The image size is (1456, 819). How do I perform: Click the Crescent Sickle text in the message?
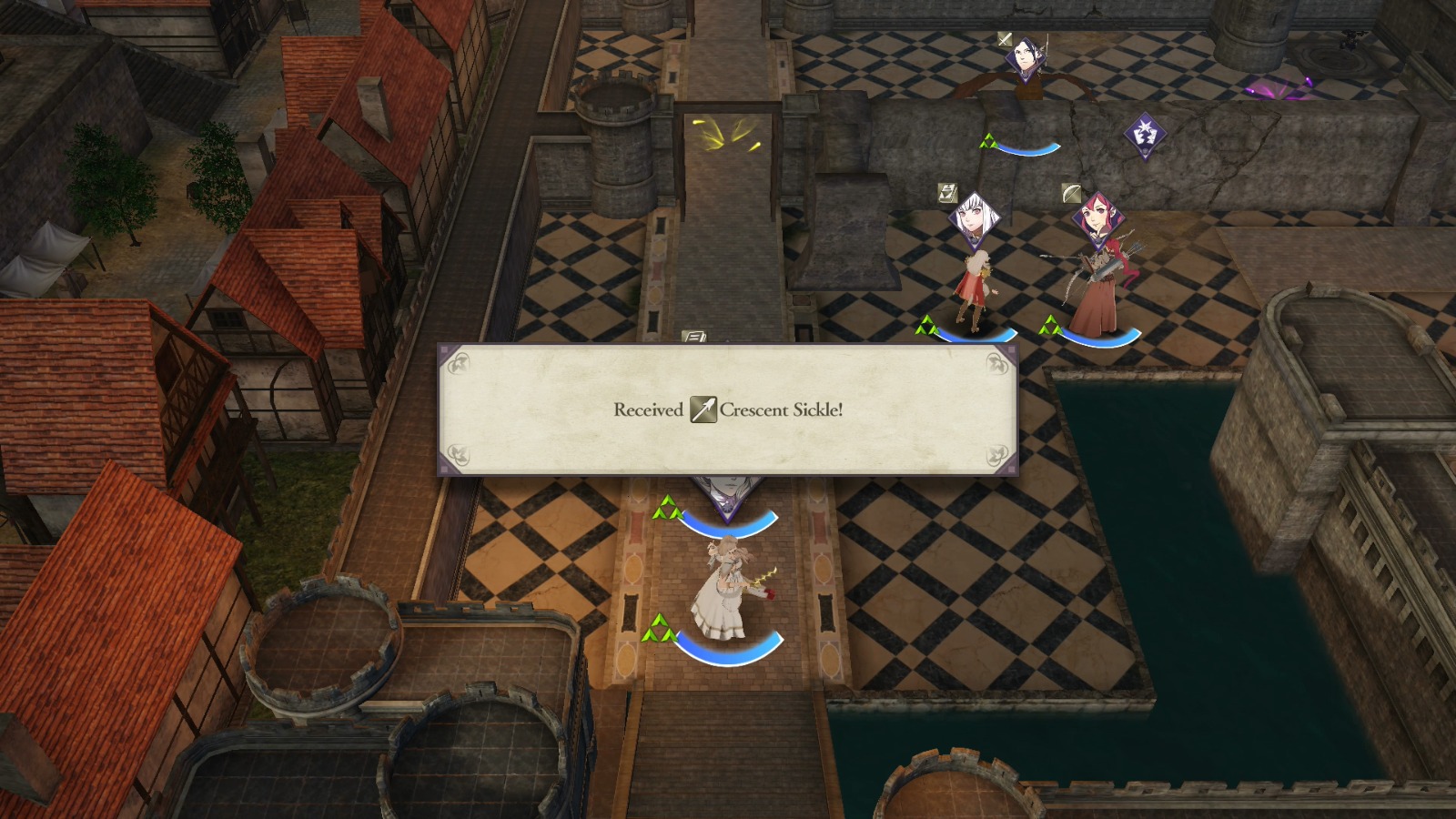coord(783,411)
